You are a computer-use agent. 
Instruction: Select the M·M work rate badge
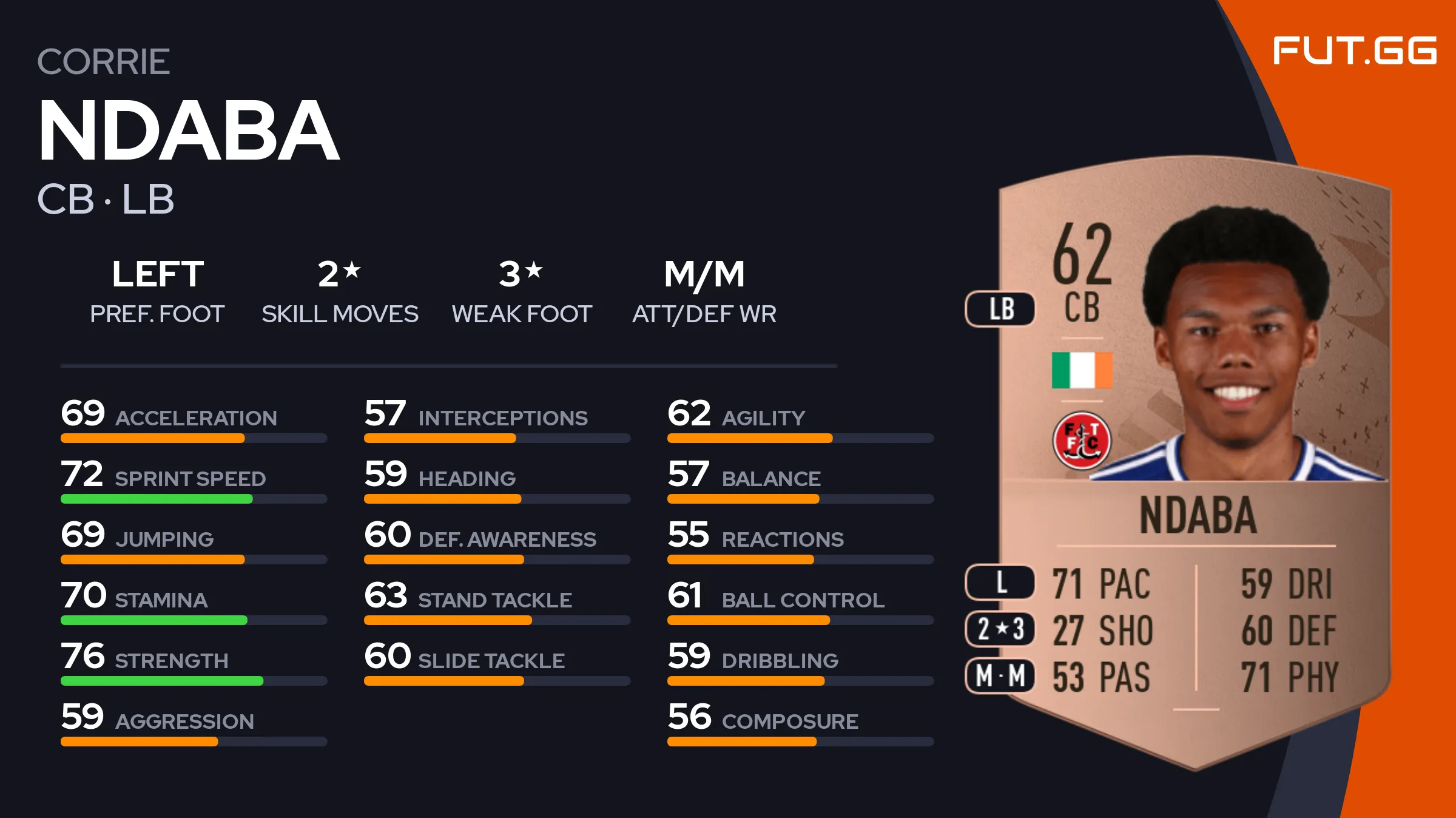pyautogui.click(x=1000, y=675)
